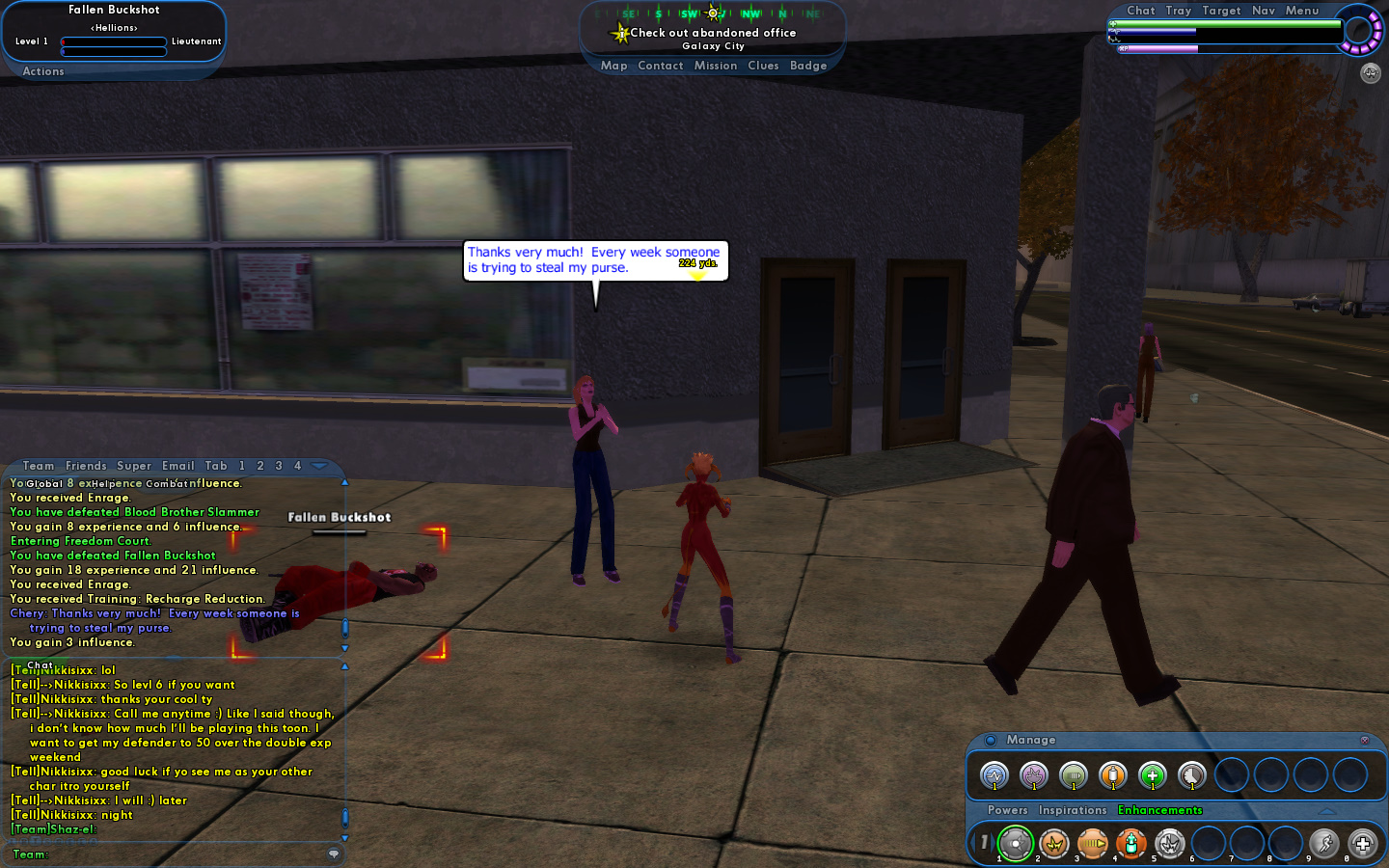Open the Clues window
The image size is (1389, 868).
(x=763, y=66)
